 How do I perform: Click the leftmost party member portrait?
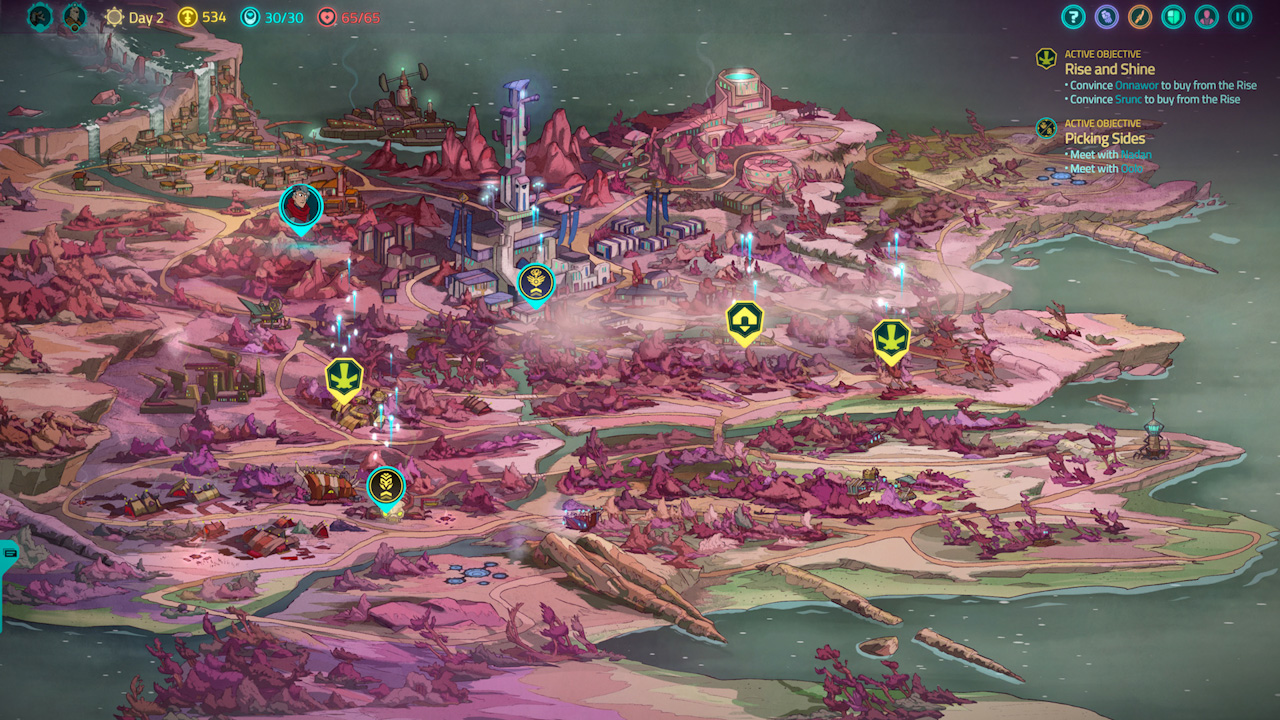[38, 17]
